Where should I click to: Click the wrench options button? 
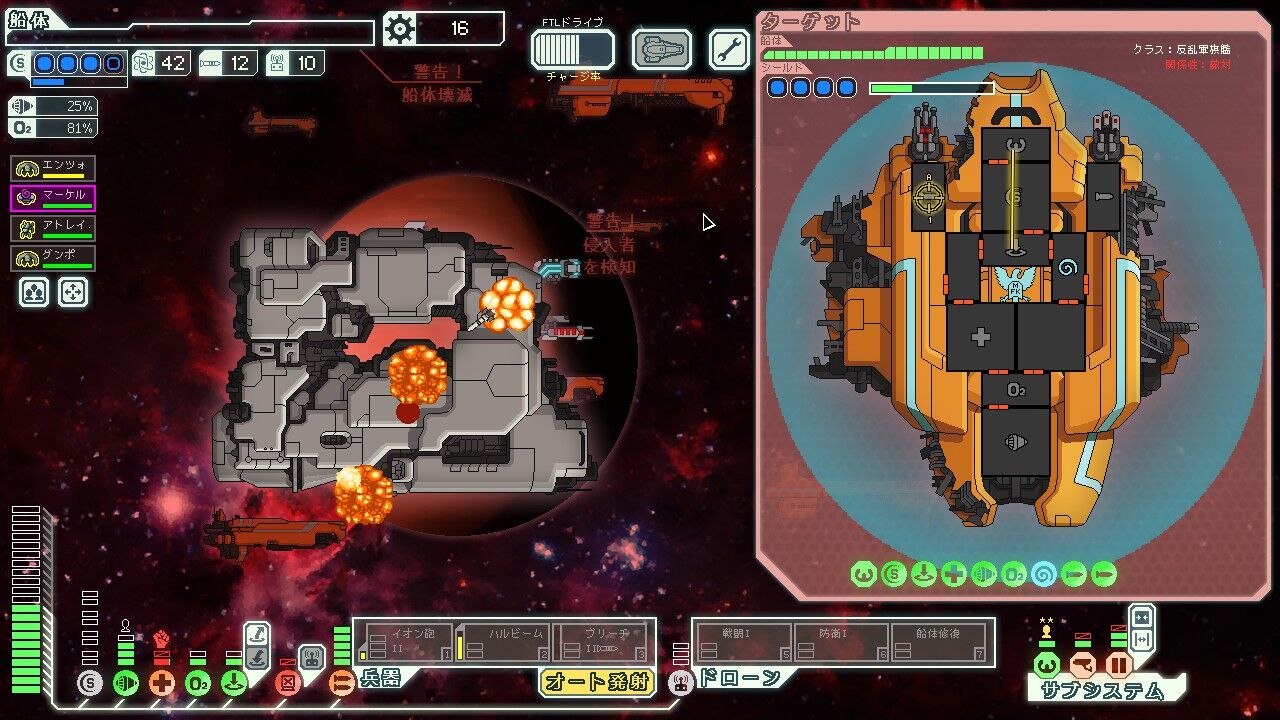tap(729, 49)
